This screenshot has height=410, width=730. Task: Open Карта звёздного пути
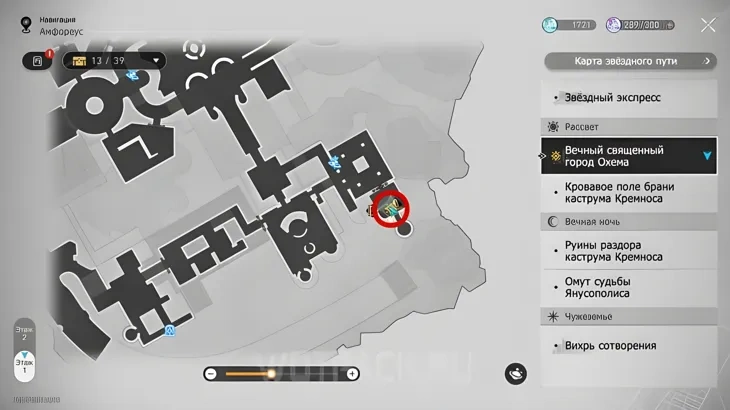[x=630, y=61]
